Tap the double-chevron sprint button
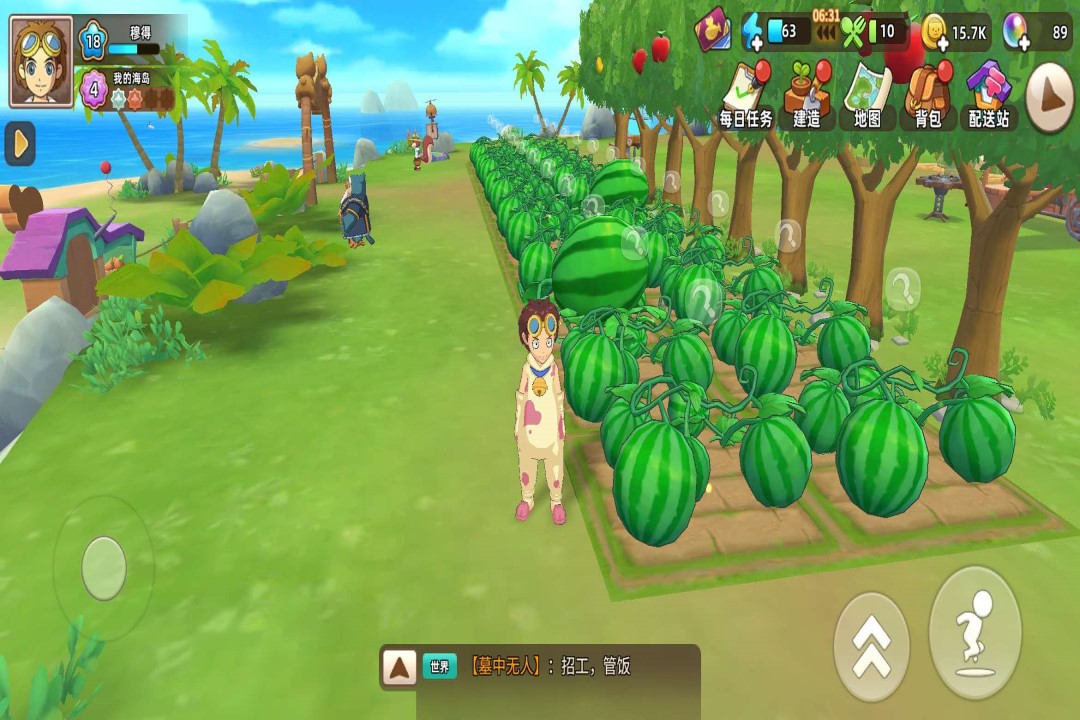The image size is (1080, 720). 871,646
